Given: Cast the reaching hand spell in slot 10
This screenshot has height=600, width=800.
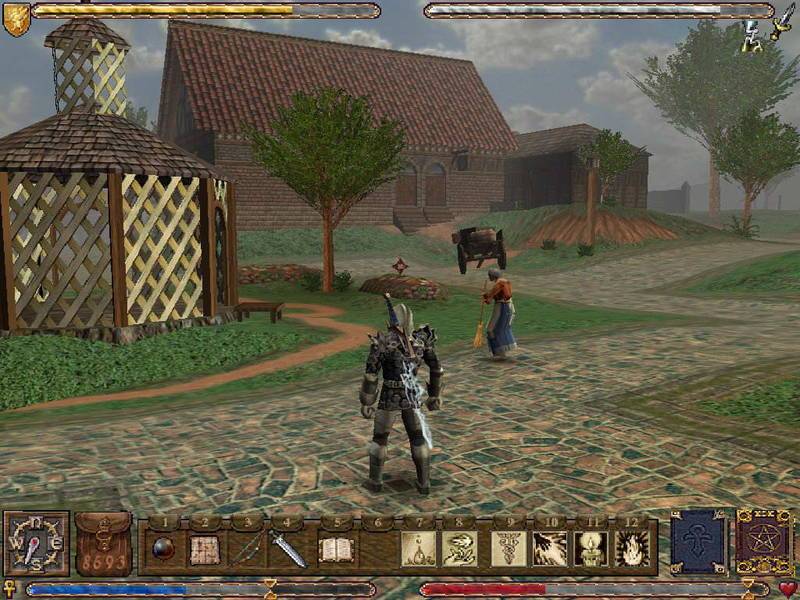Looking at the screenshot, I should [550, 549].
